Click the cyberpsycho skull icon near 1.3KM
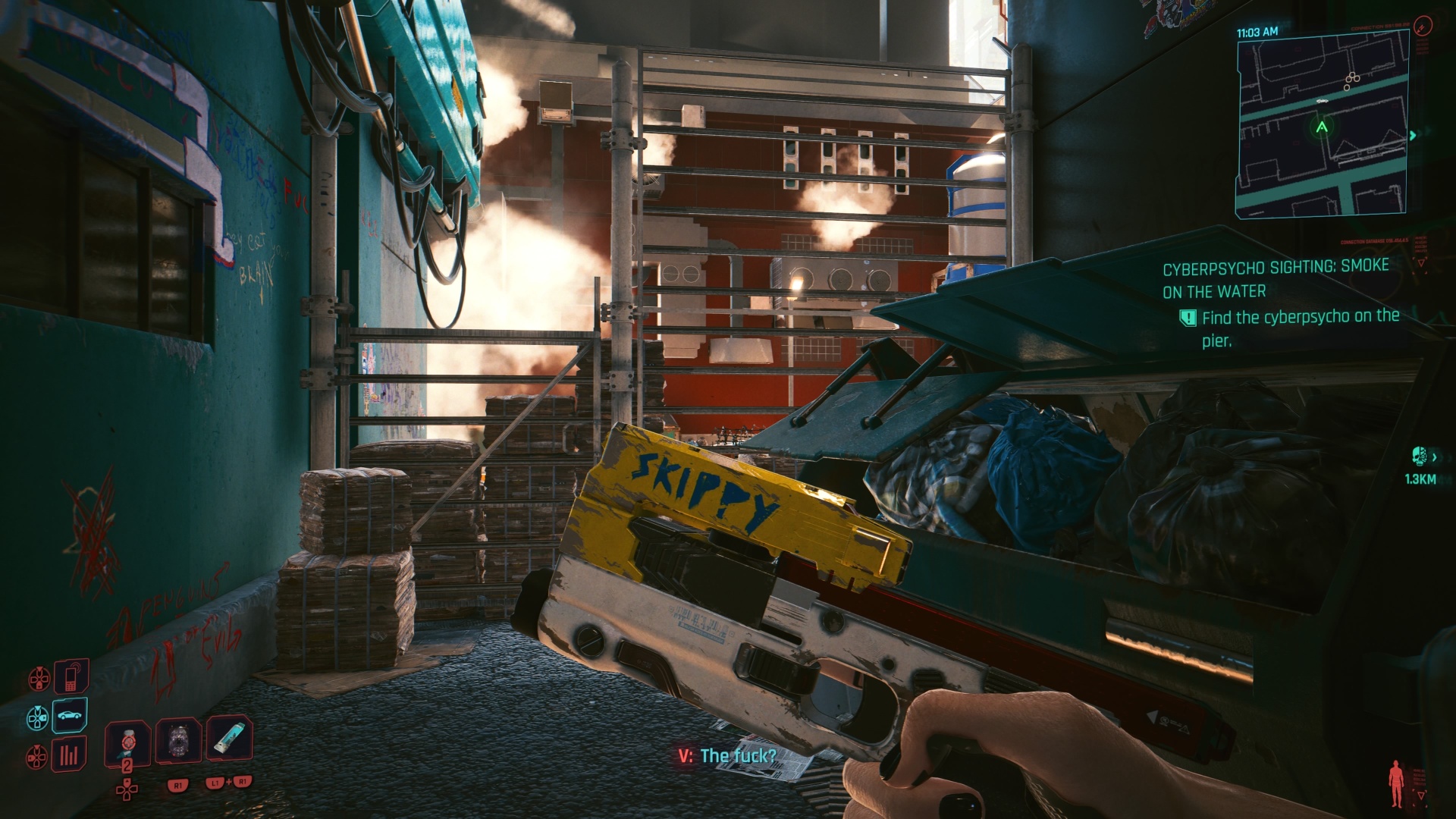 click(x=1420, y=456)
